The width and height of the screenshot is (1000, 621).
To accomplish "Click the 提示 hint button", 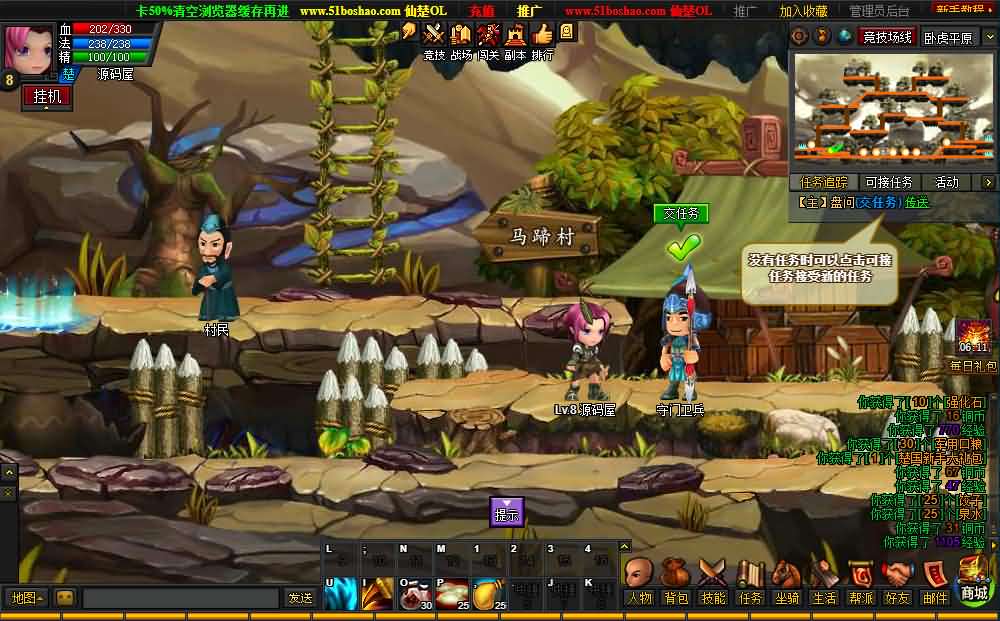I will point(507,511).
